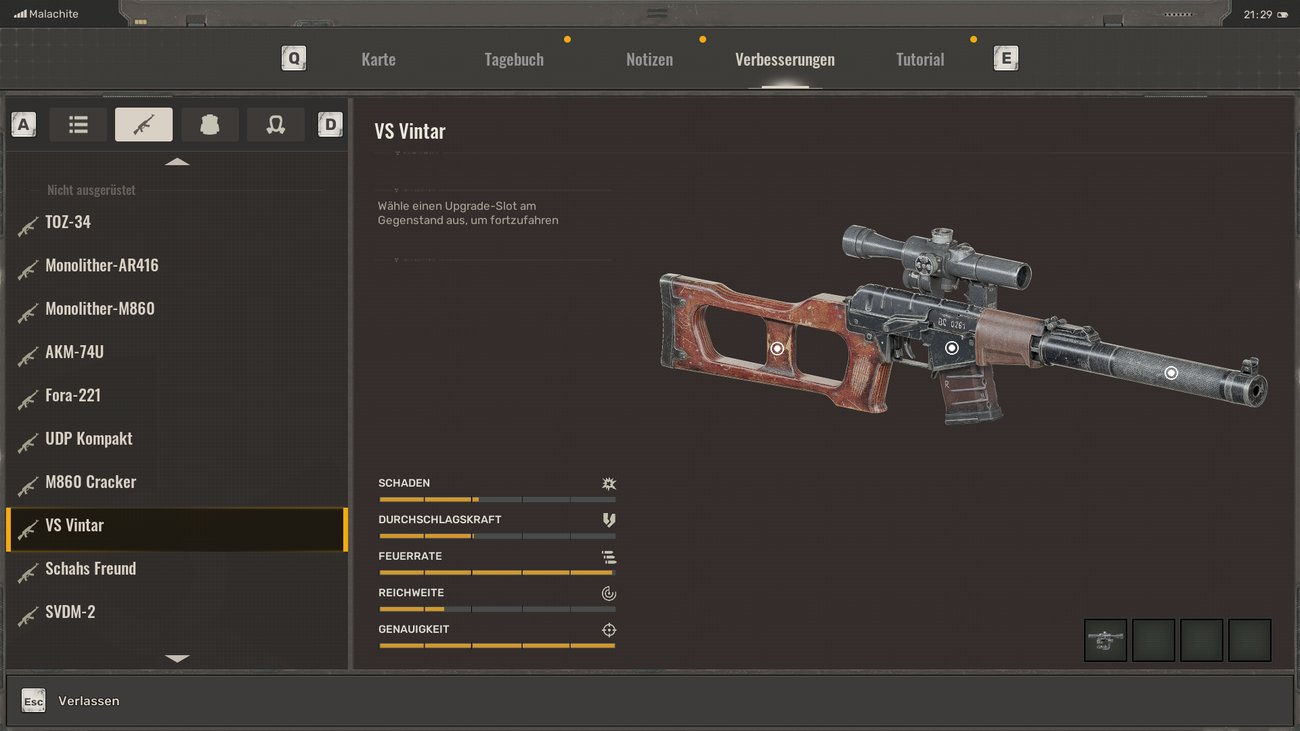Click the damage burst icon next to Schaden

click(x=608, y=482)
